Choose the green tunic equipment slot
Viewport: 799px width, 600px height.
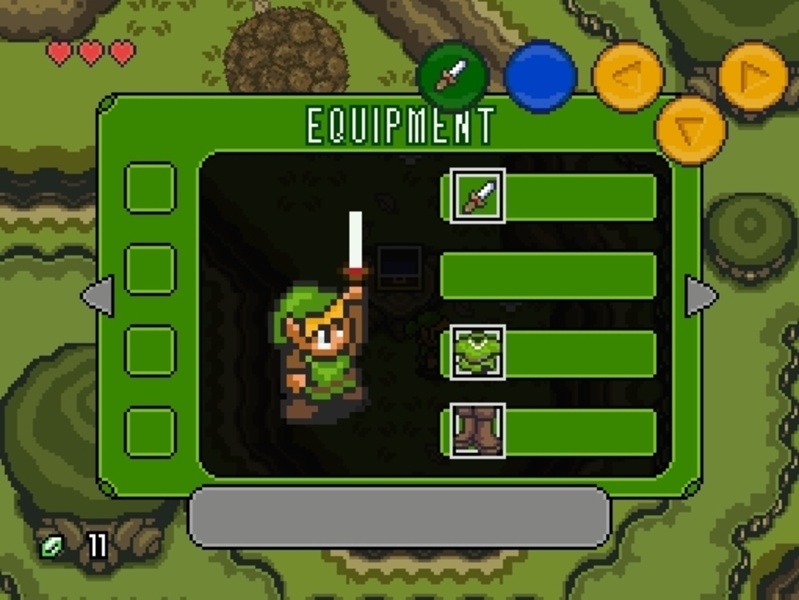click(477, 352)
